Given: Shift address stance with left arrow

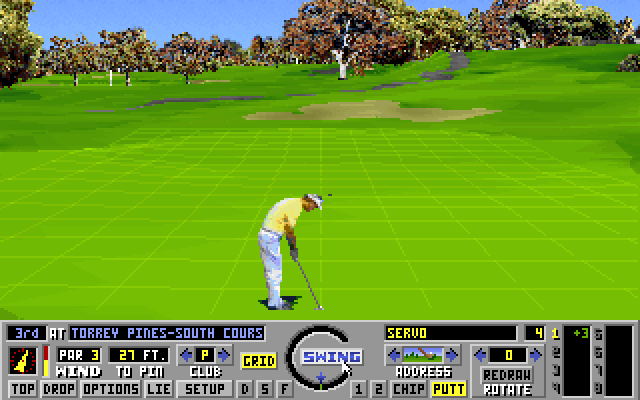Looking at the screenshot, I should 394,354.
